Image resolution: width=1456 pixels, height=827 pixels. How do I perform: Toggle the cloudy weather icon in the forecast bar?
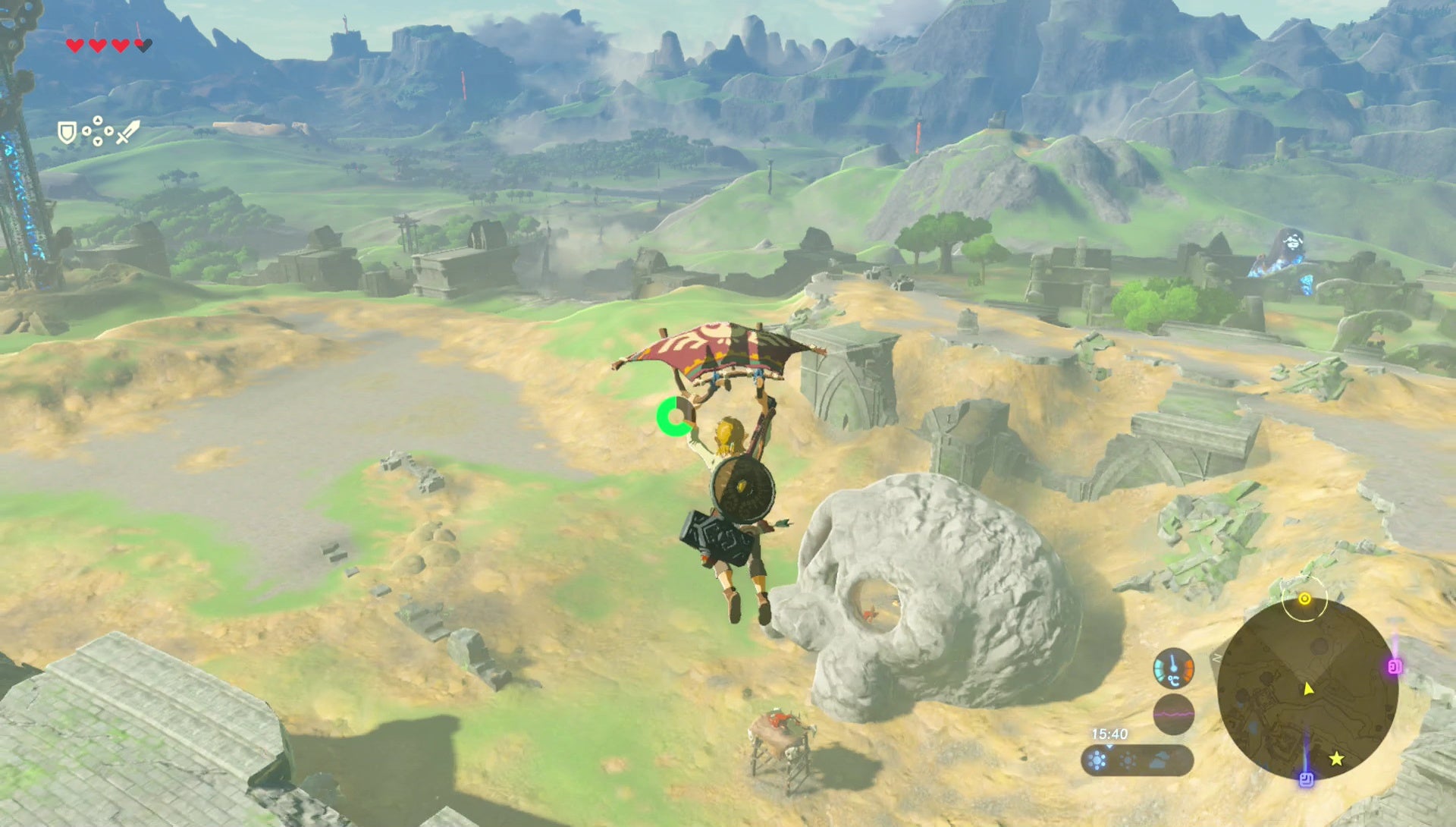click(x=1158, y=759)
